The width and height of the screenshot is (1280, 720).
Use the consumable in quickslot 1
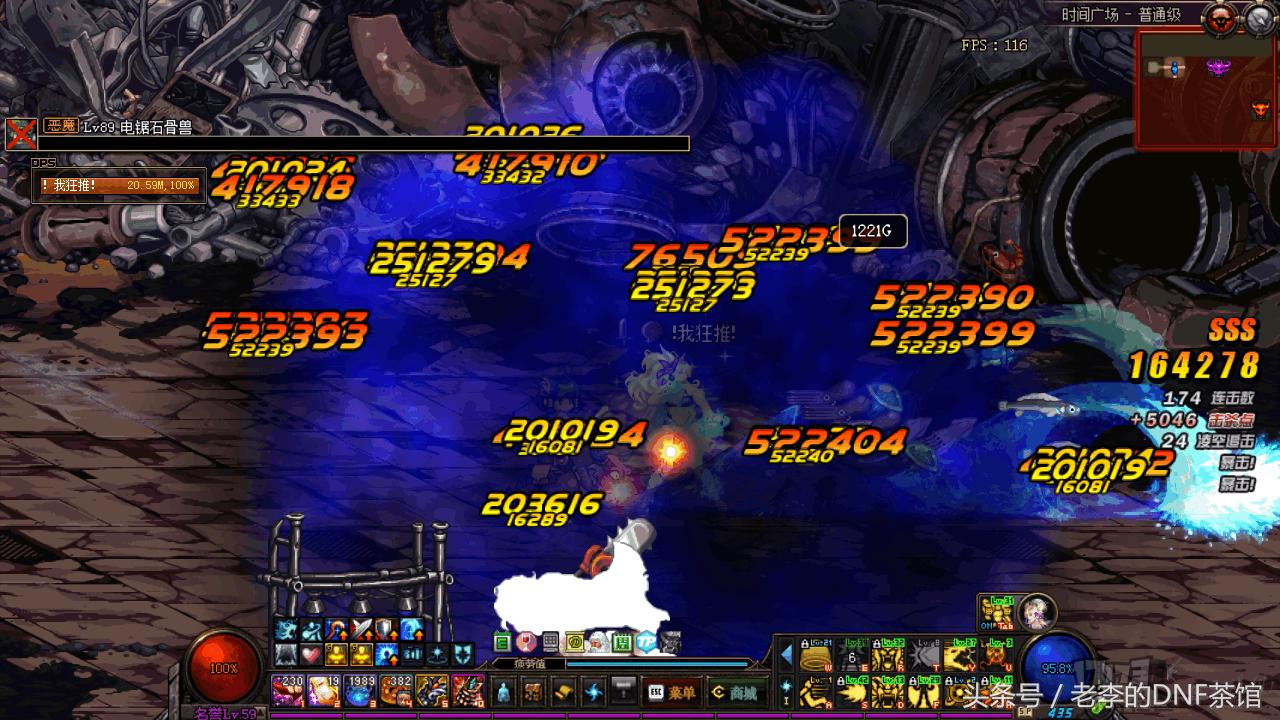click(x=288, y=691)
